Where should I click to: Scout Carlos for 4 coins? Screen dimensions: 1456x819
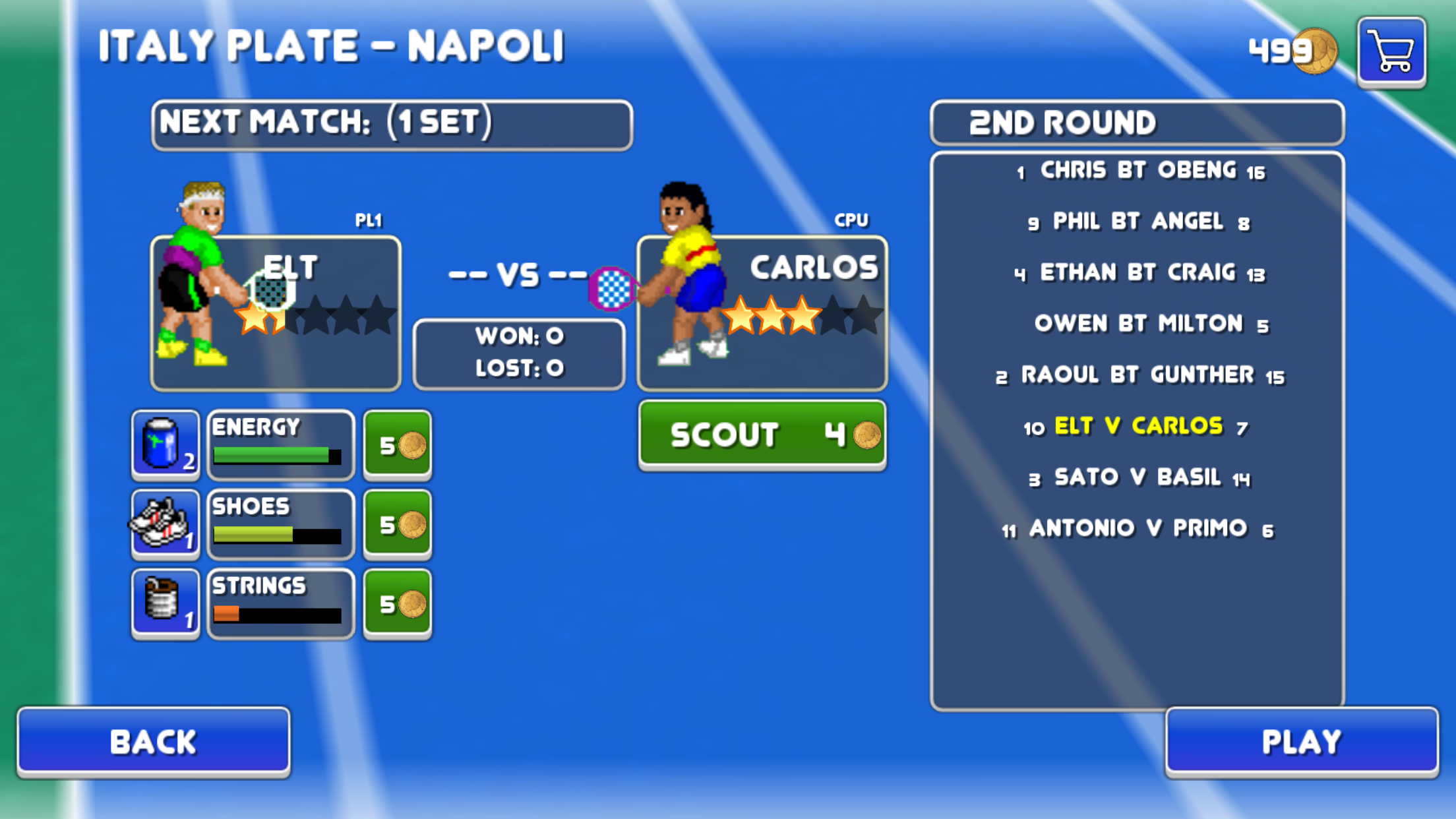[x=762, y=435]
